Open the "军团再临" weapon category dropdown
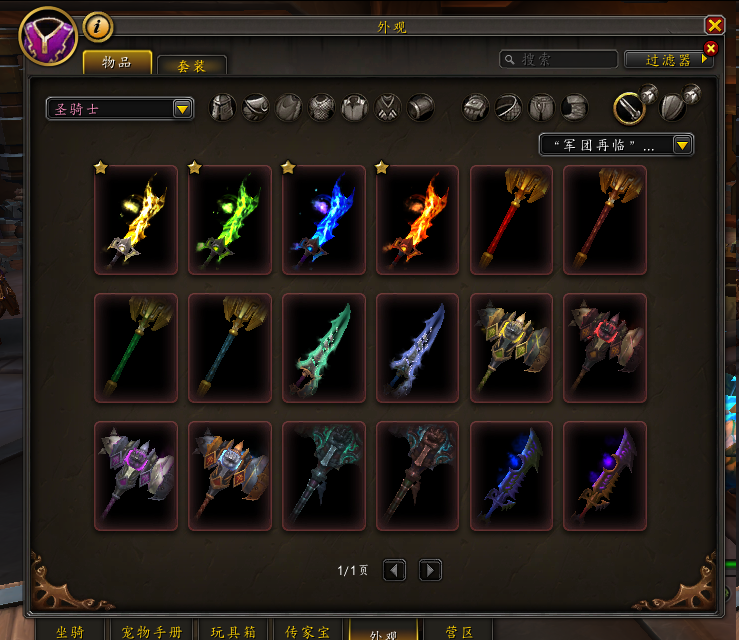This screenshot has height=640, width=739. (616, 145)
